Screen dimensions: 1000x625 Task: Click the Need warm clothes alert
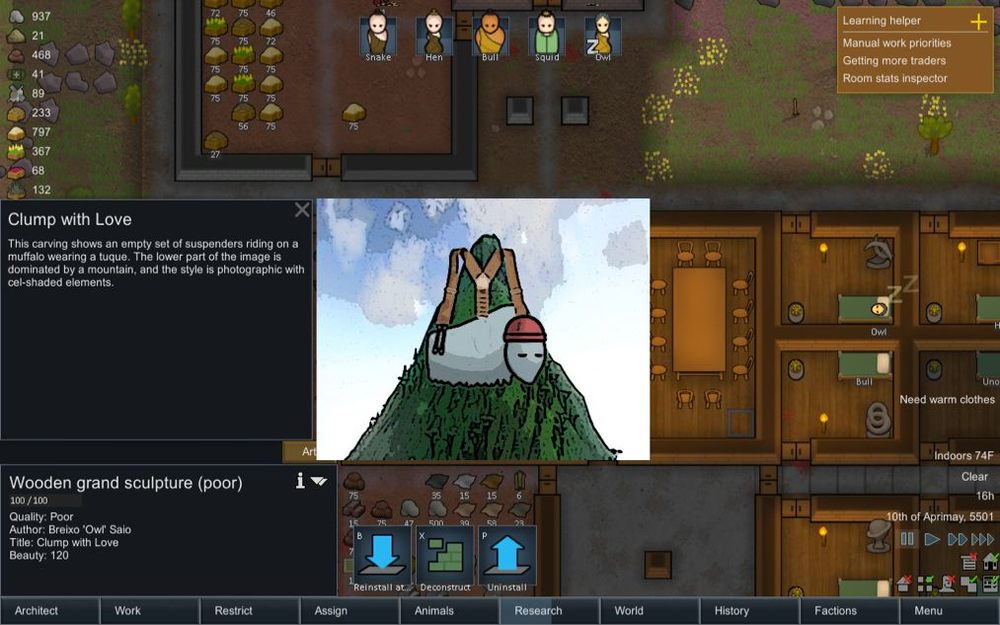click(946, 400)
